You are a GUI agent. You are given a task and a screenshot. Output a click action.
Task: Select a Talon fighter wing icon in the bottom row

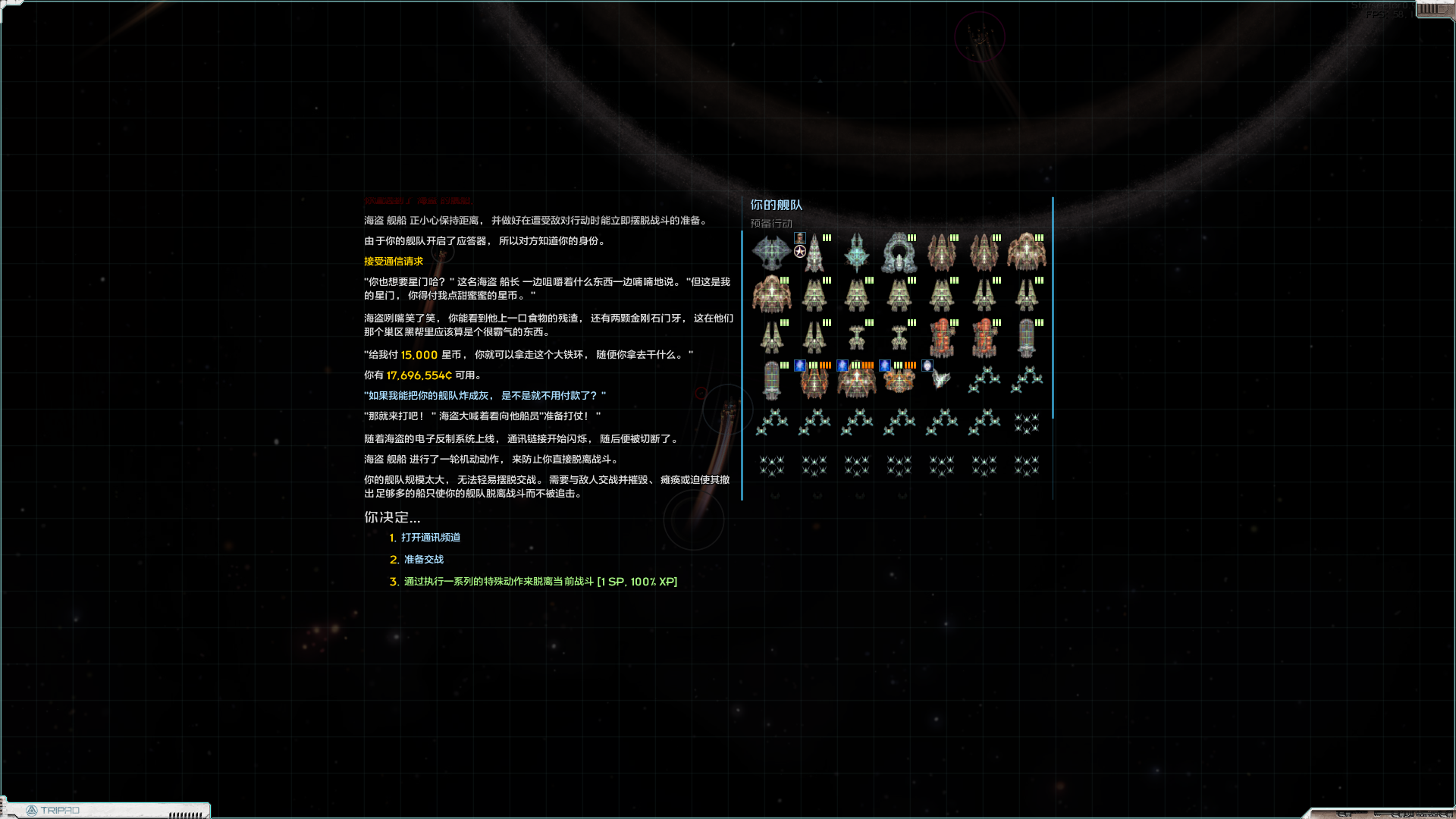tap(773, 467)
